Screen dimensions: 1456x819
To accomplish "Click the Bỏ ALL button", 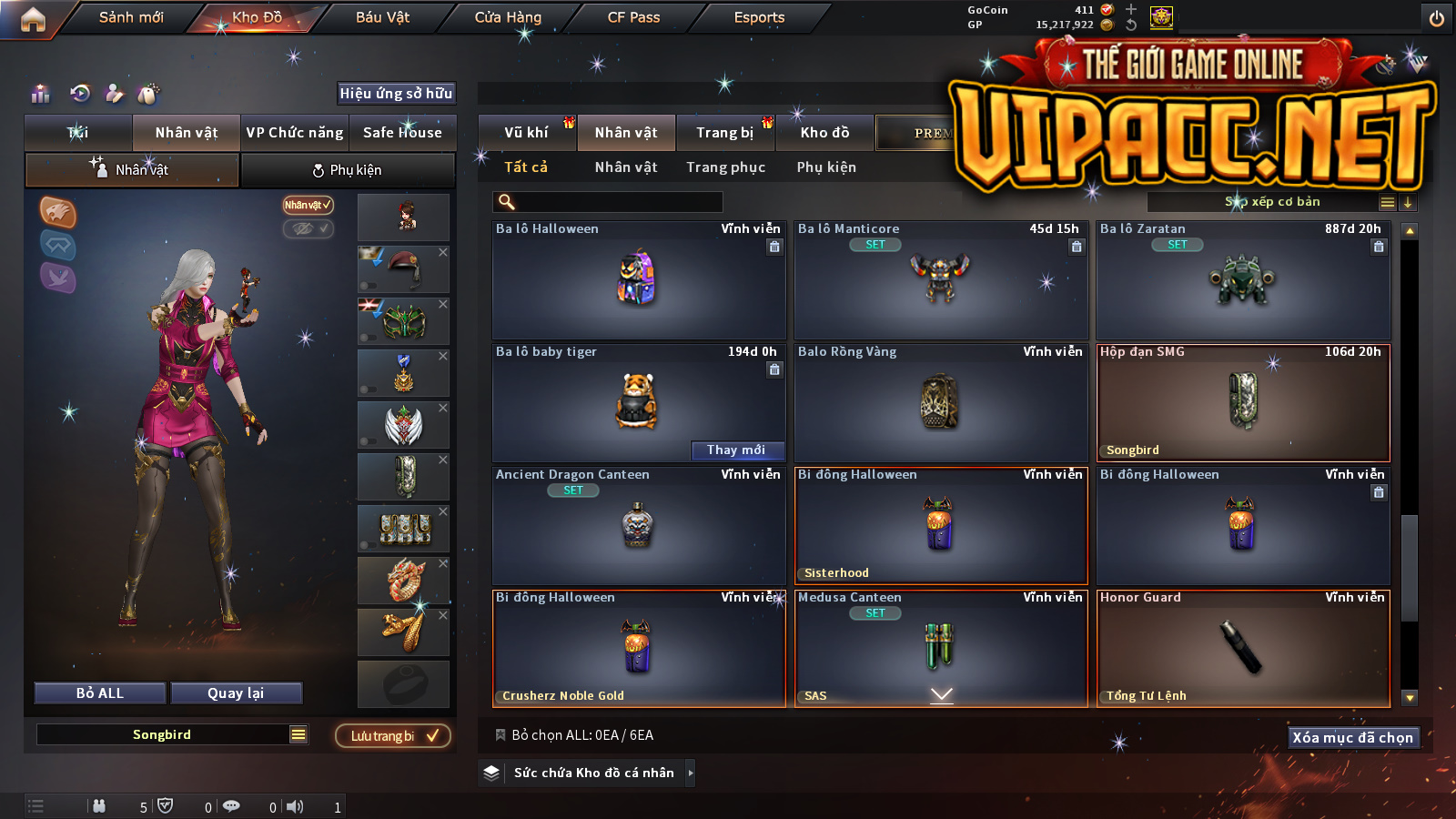I will point(100,693).
